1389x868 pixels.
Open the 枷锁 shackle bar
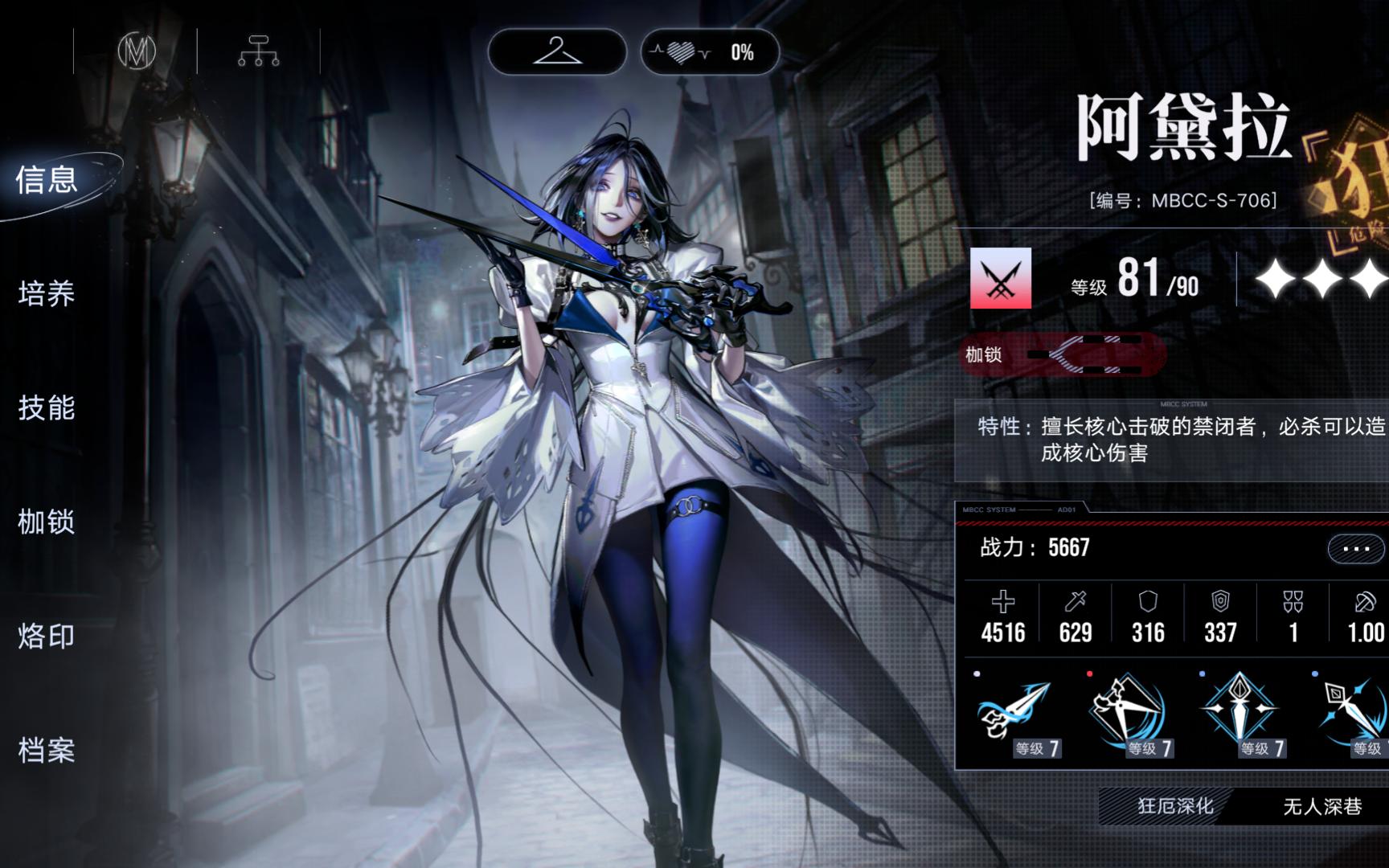[x=1061, y=354]
